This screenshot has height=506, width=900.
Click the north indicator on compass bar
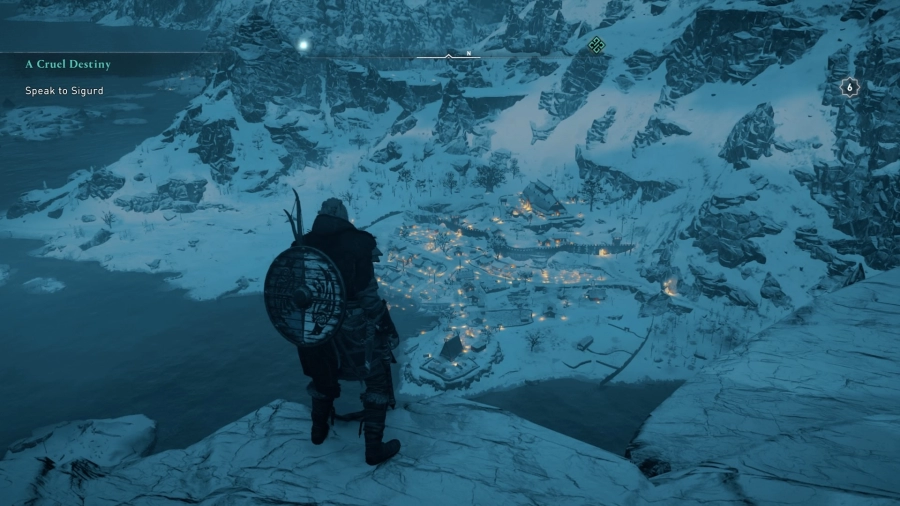[468, 53]
